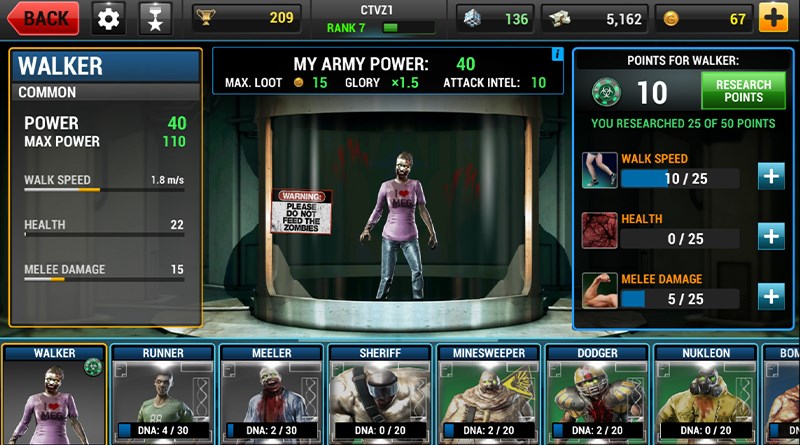This screenshot has width=800, height=445.
Task: Choose the Dodger zombie card
Action: coord(597,395)
